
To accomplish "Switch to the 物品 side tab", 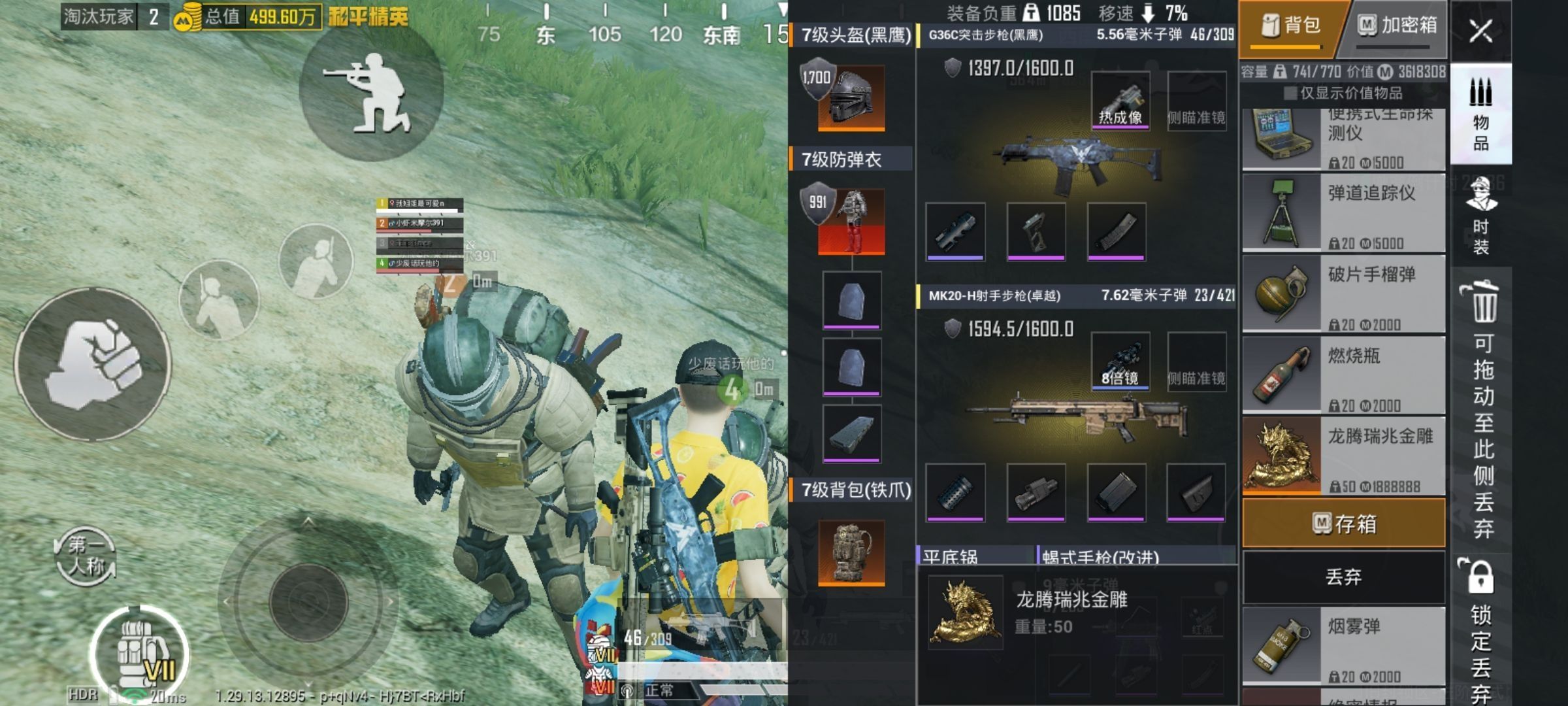I will click(1481, 114).
